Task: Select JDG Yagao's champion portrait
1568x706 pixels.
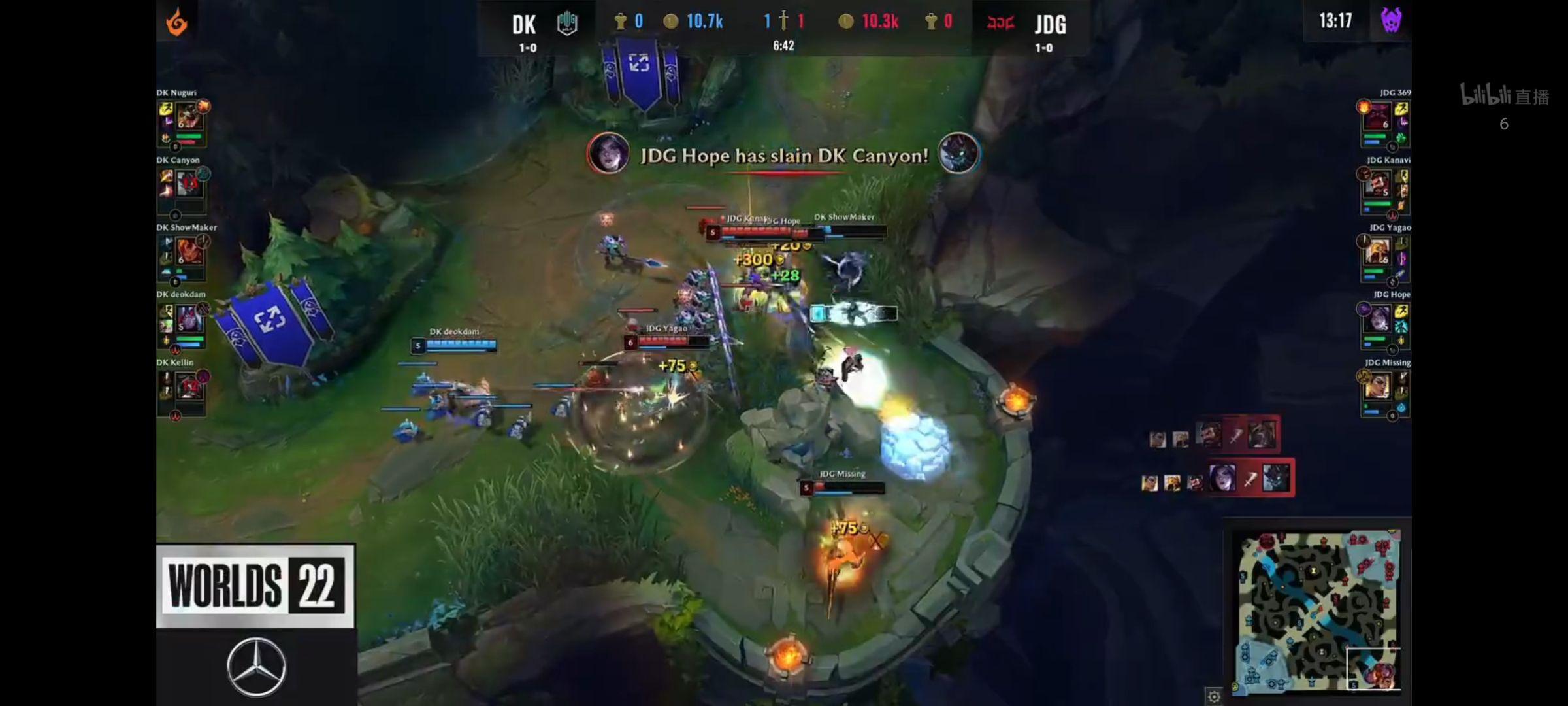Action: tap(1377, 252)
